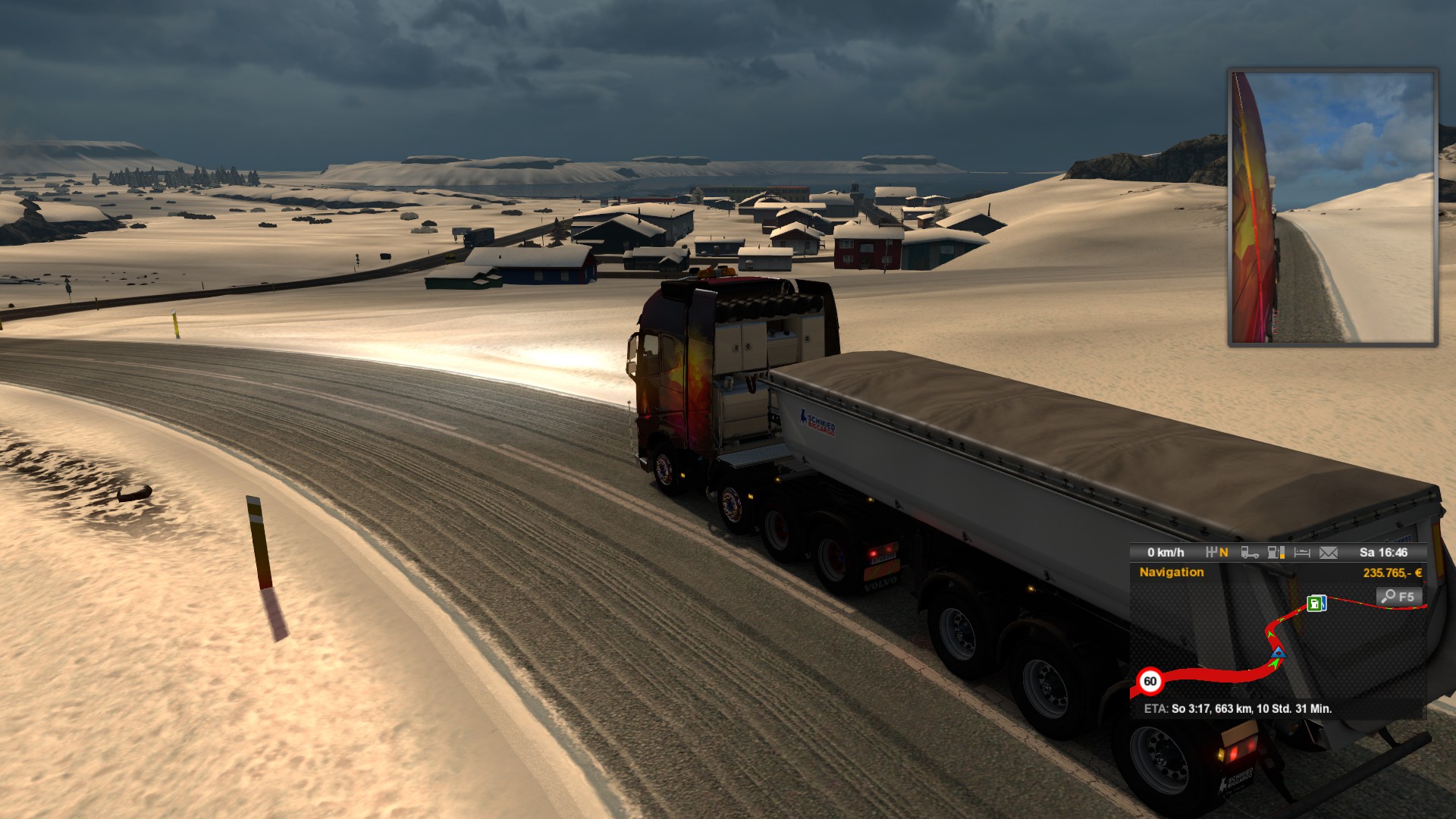Open the mail envelope icon
The height and width of the screenshot is (819, 1456).
pos(1329,553)
